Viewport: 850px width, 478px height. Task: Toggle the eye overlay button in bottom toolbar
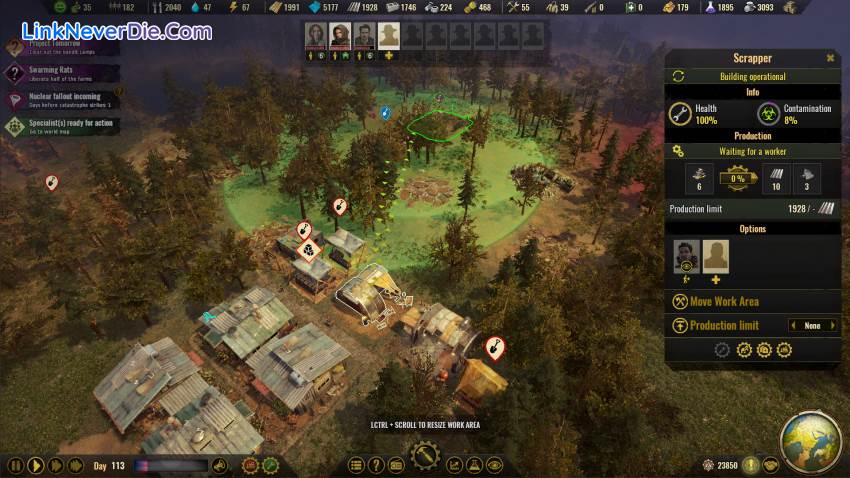(495, 465)
